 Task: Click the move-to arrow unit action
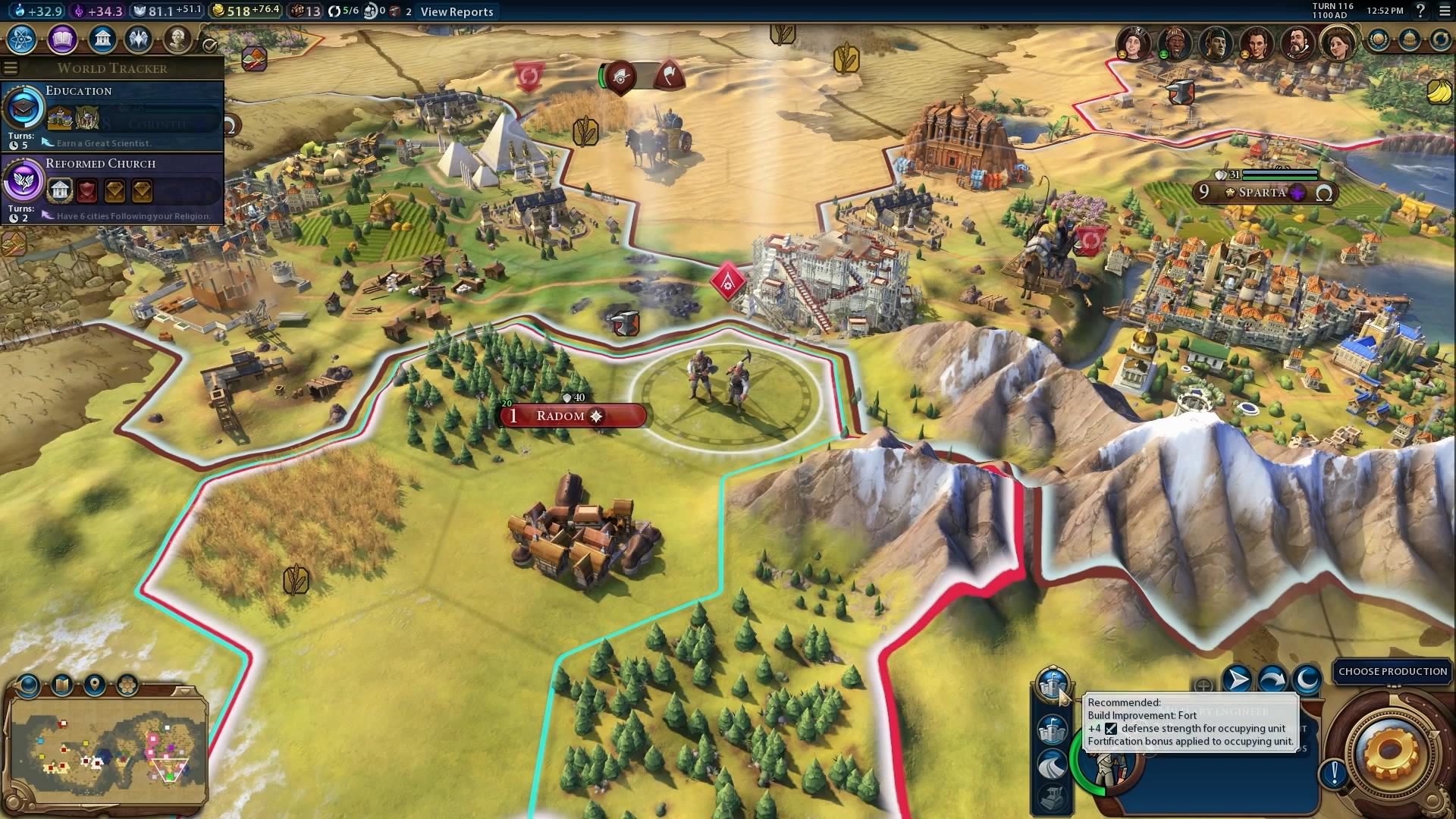point(1237,679)
